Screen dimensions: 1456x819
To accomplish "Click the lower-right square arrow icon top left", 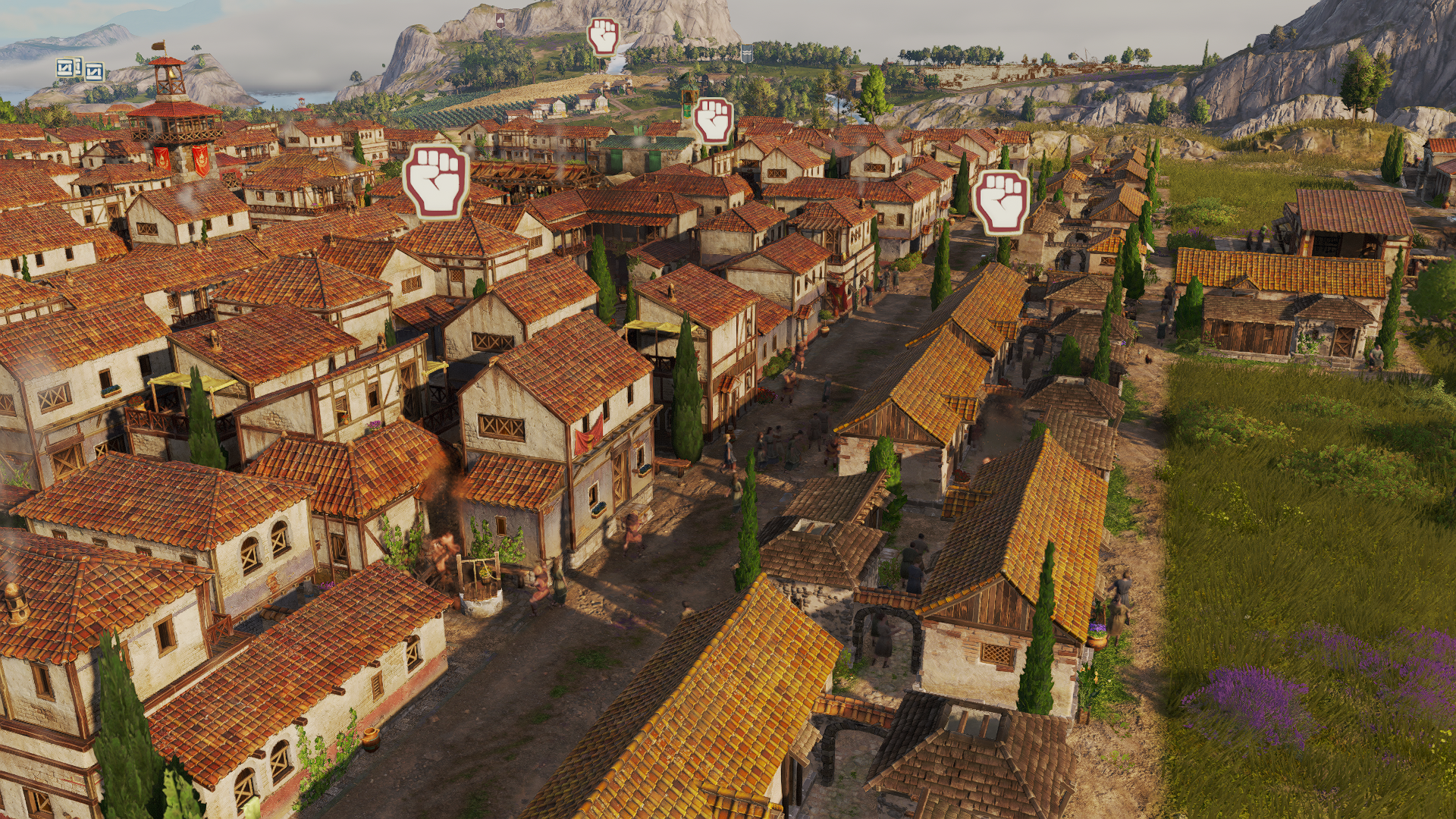I will (95, 72).
